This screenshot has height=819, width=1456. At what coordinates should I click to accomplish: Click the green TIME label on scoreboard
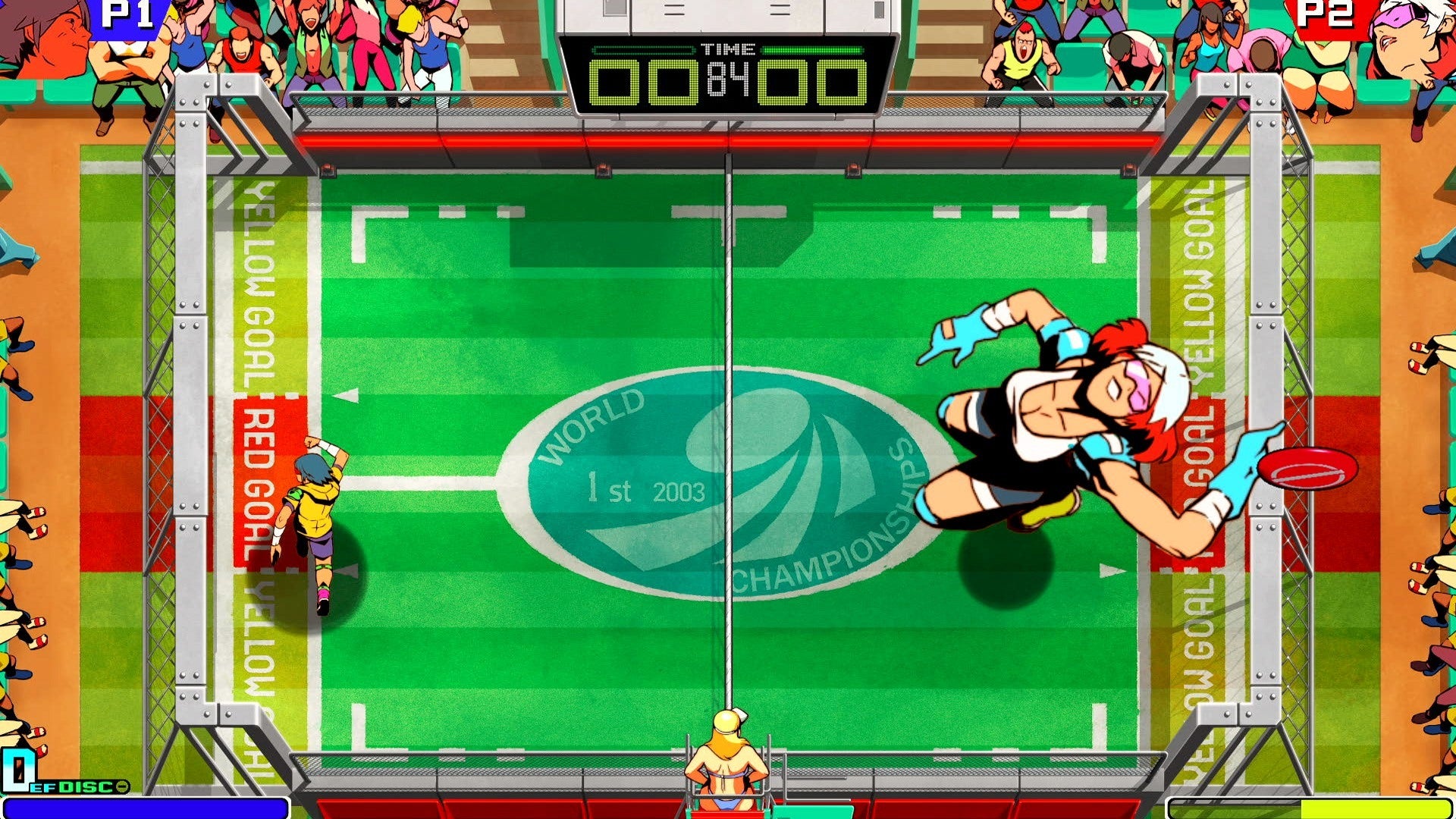coord(729,50)
